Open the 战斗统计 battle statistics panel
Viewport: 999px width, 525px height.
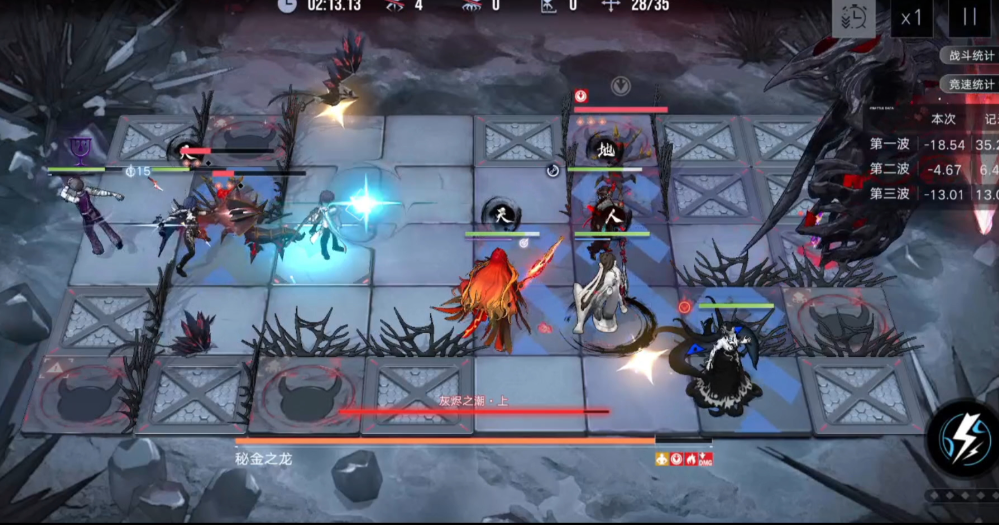point(971,56)
